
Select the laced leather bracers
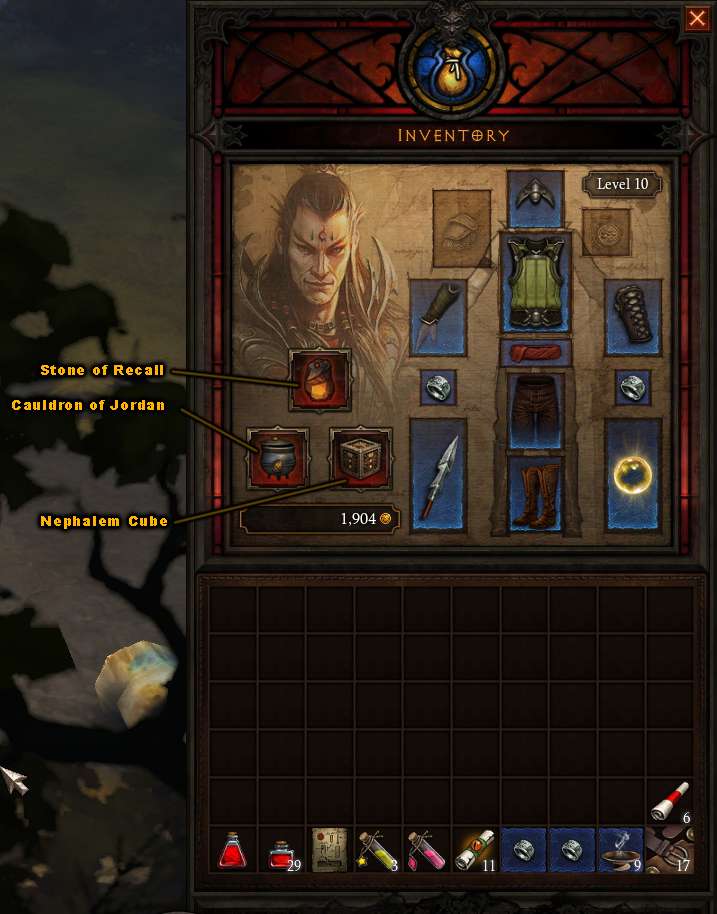click(x=633, y=316)
